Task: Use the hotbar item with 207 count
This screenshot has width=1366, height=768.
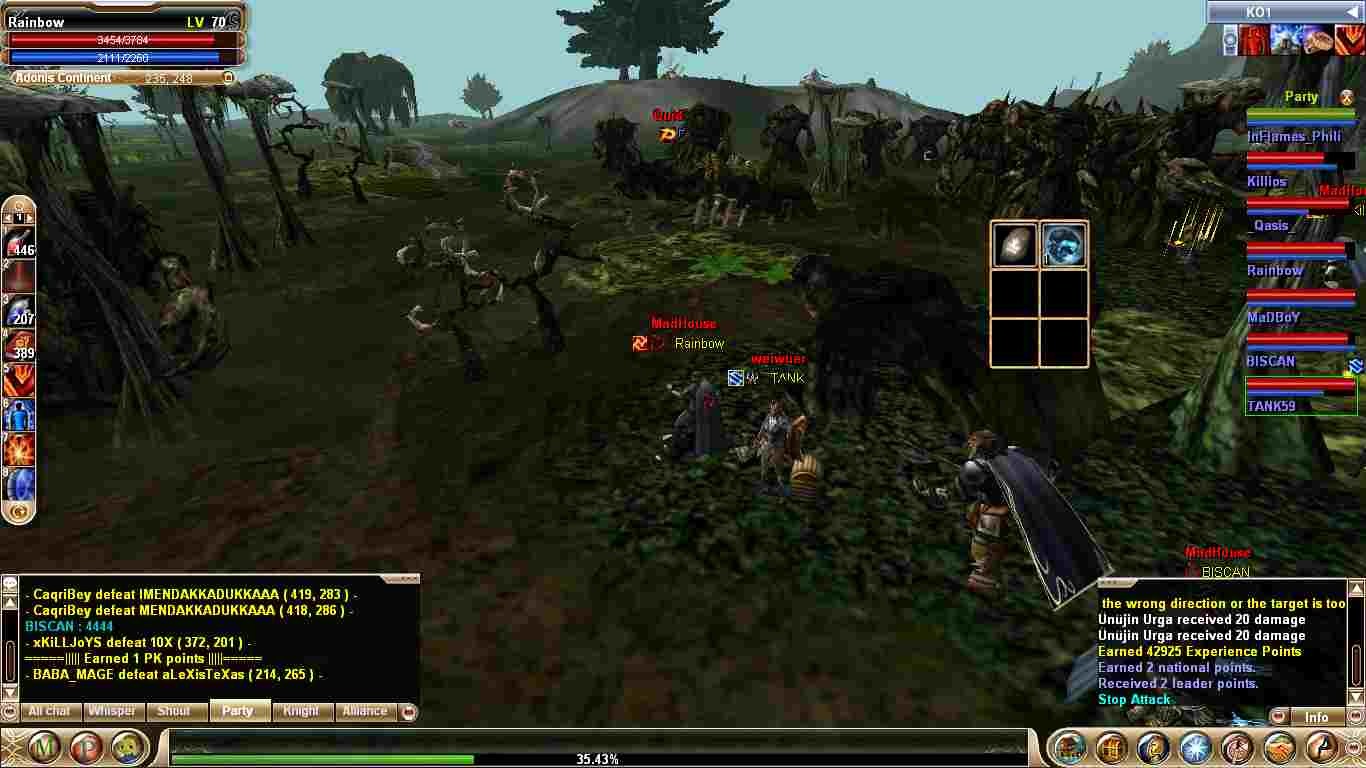Action: click(x=20, y=310)
